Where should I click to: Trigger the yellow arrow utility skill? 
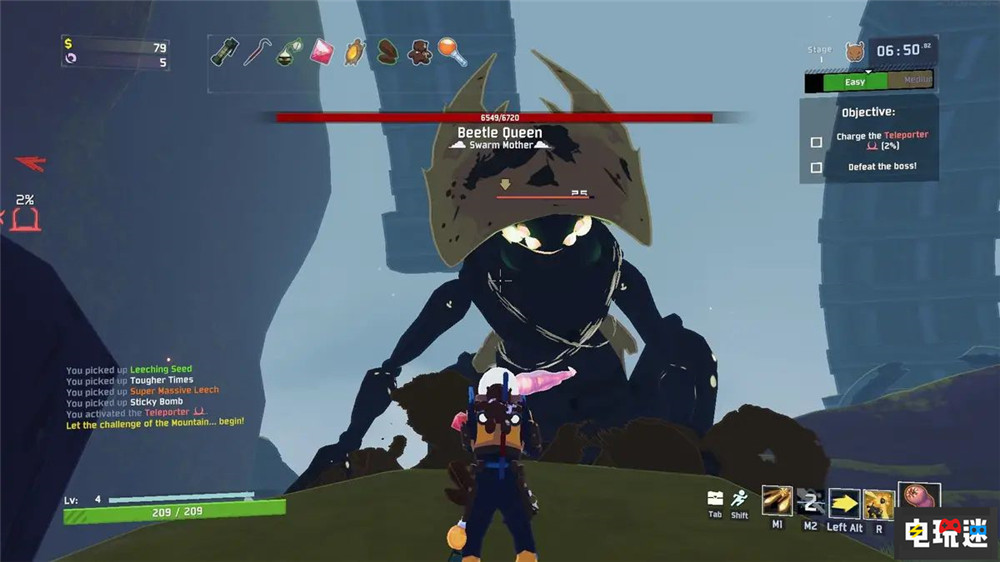click(x=845, y=500)
